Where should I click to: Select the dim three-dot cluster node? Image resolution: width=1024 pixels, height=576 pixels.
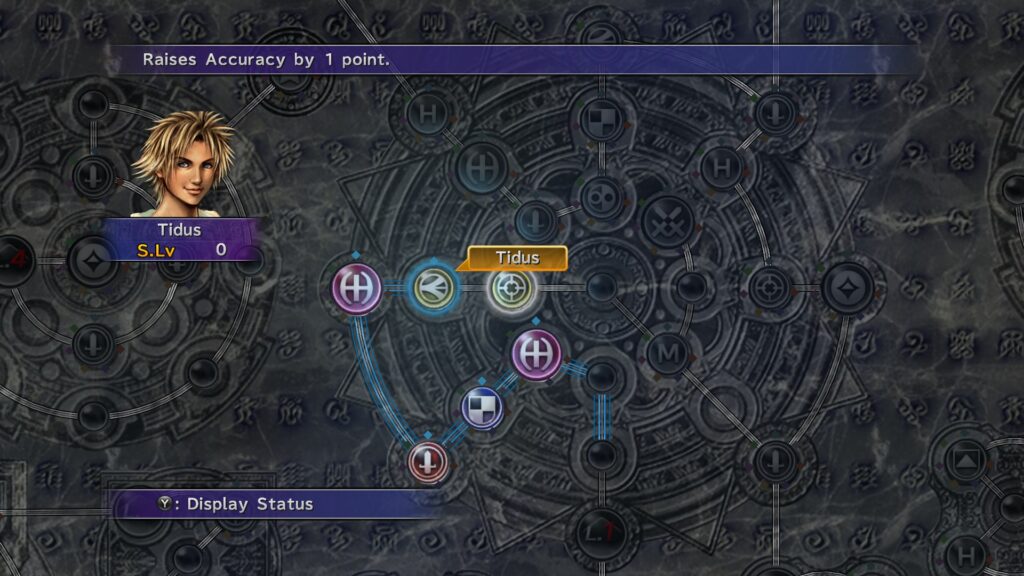click(x=601, y=194)
